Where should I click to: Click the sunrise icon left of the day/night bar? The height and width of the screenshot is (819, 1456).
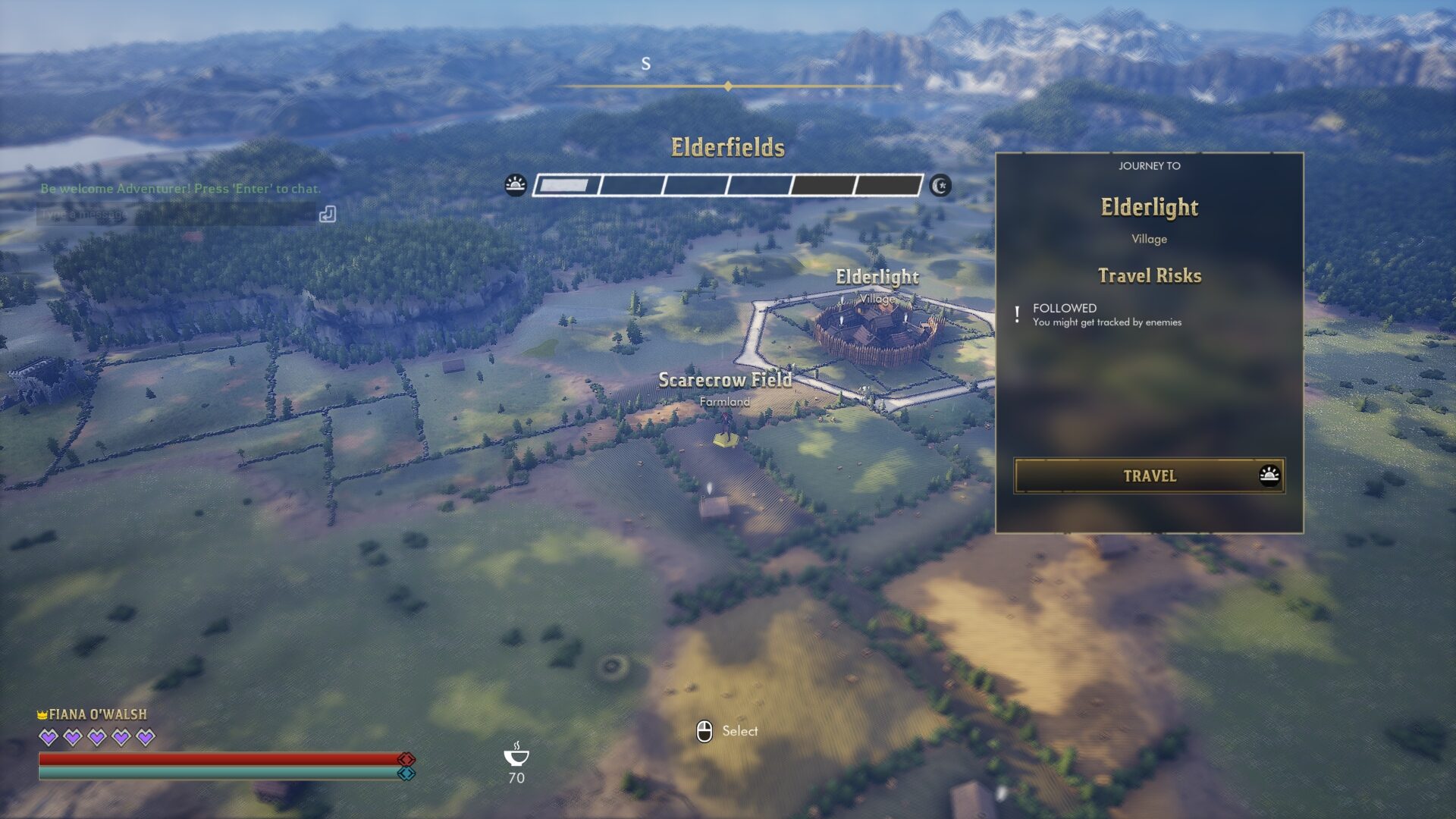pos(516,184)
